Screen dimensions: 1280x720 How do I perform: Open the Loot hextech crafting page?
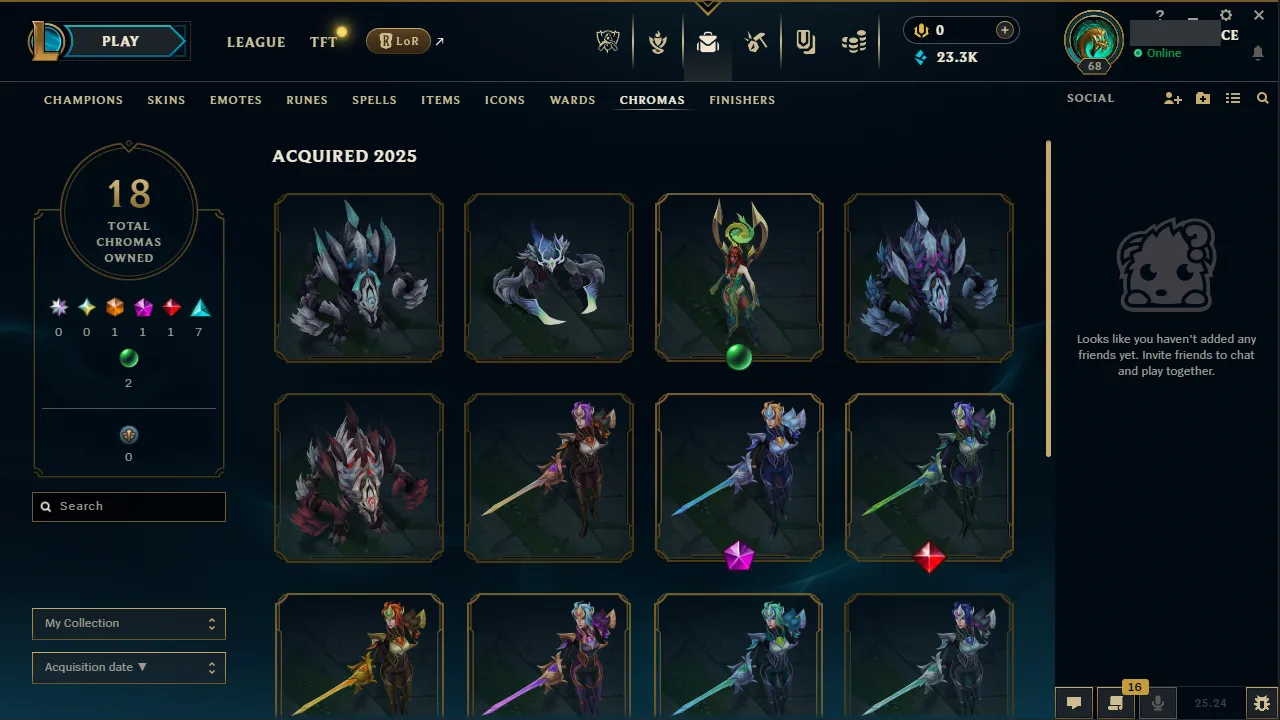click(708, 40)
